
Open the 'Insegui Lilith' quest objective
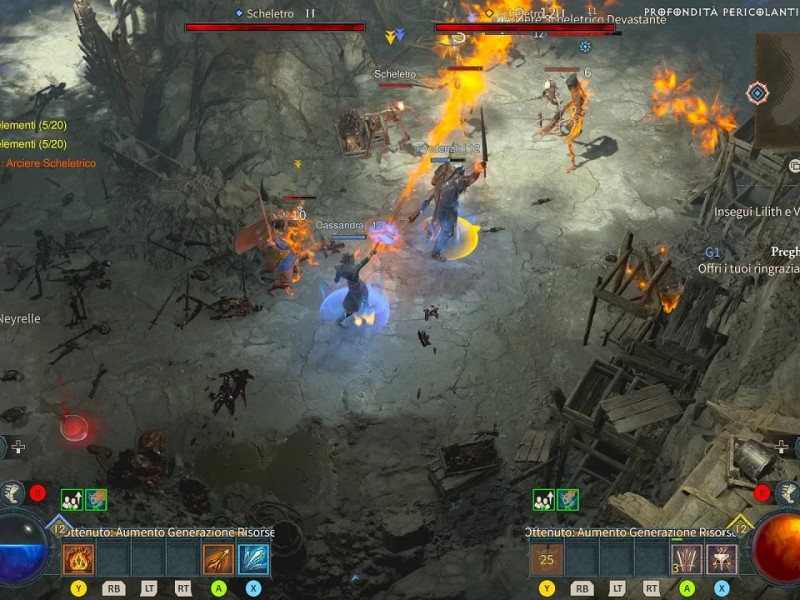tap(756, 212)
